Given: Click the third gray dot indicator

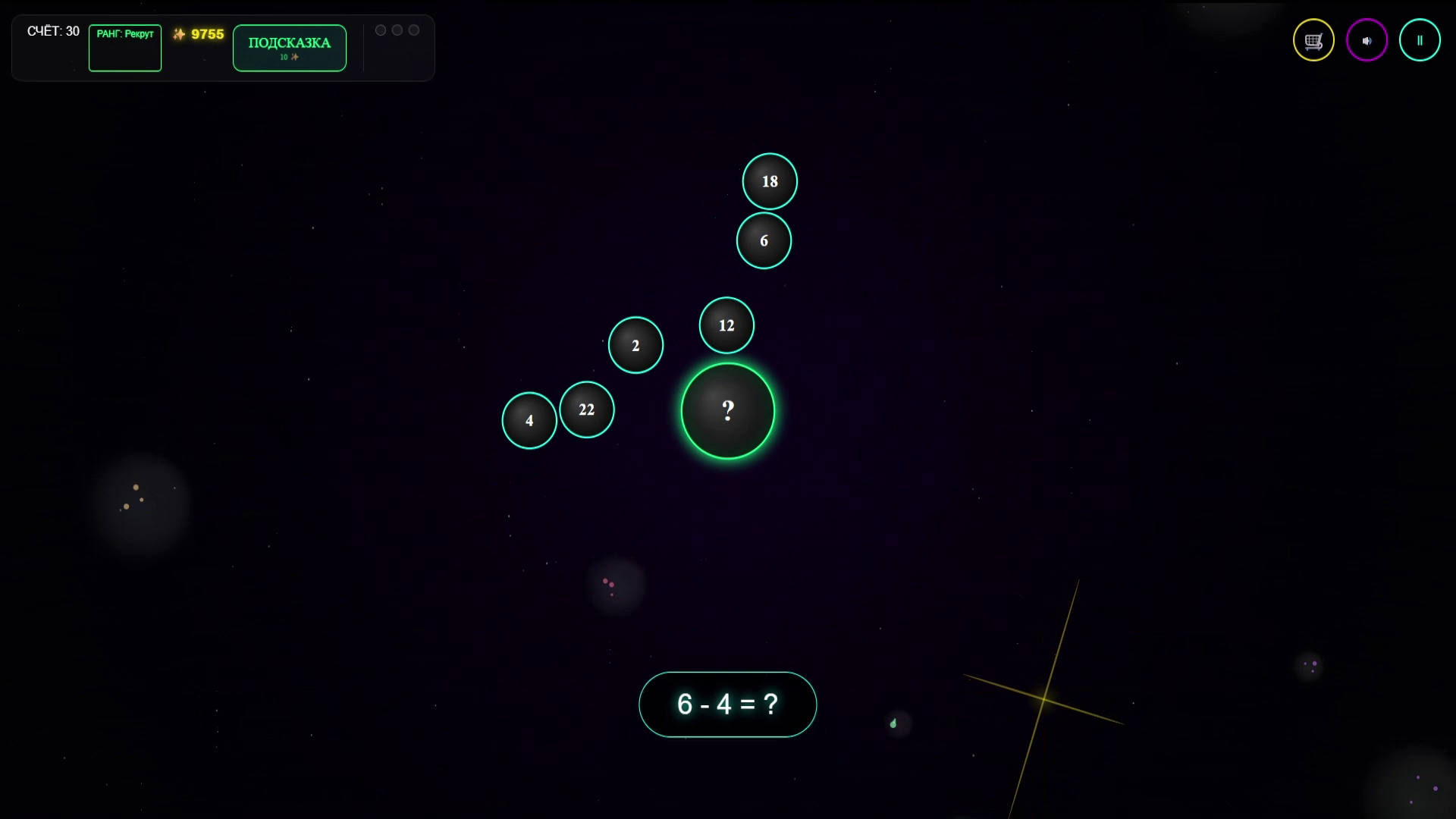Looking at the screenshot, I should click(x=413, y=30).
